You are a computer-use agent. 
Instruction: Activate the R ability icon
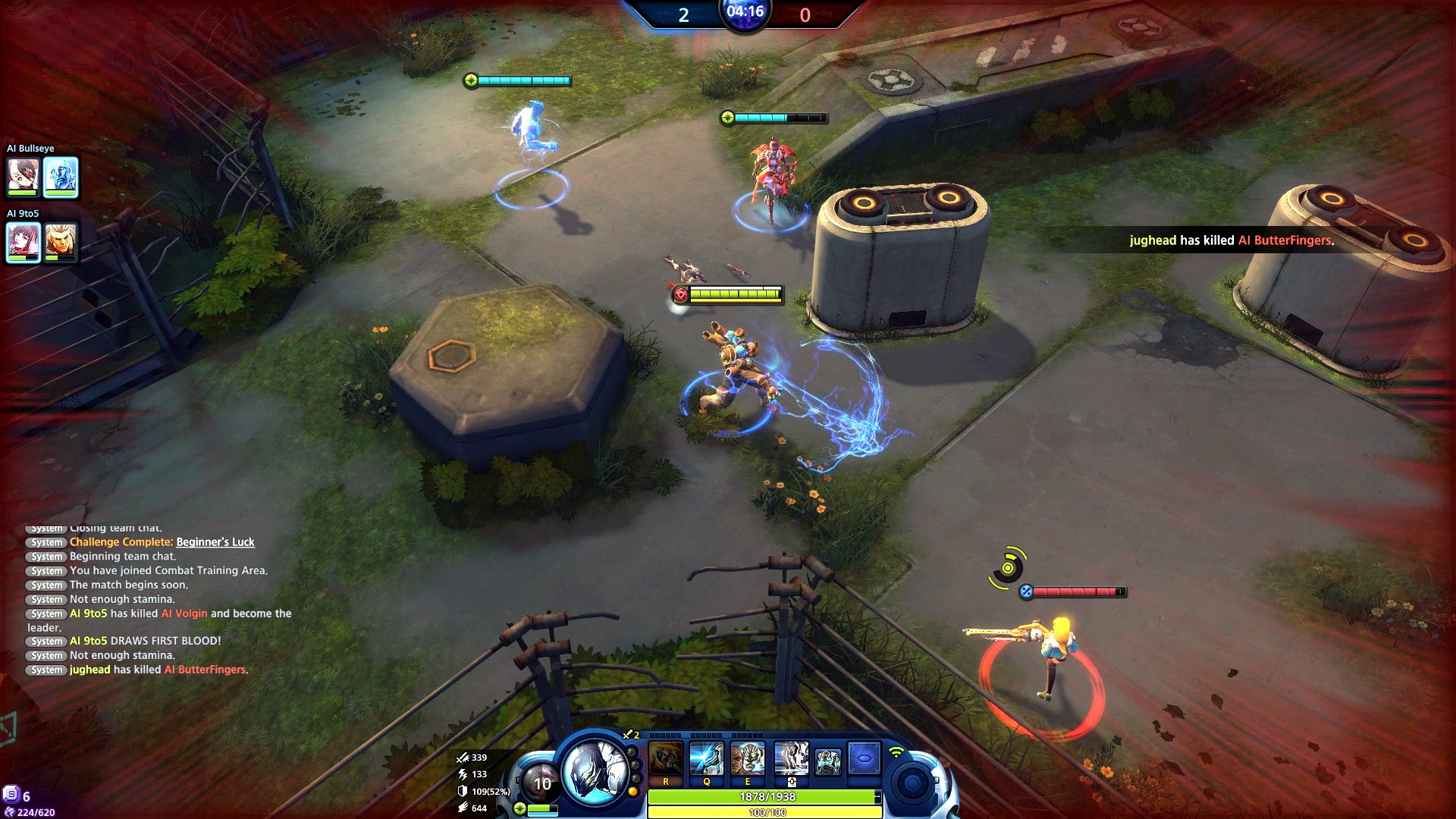tap(666, 759)
